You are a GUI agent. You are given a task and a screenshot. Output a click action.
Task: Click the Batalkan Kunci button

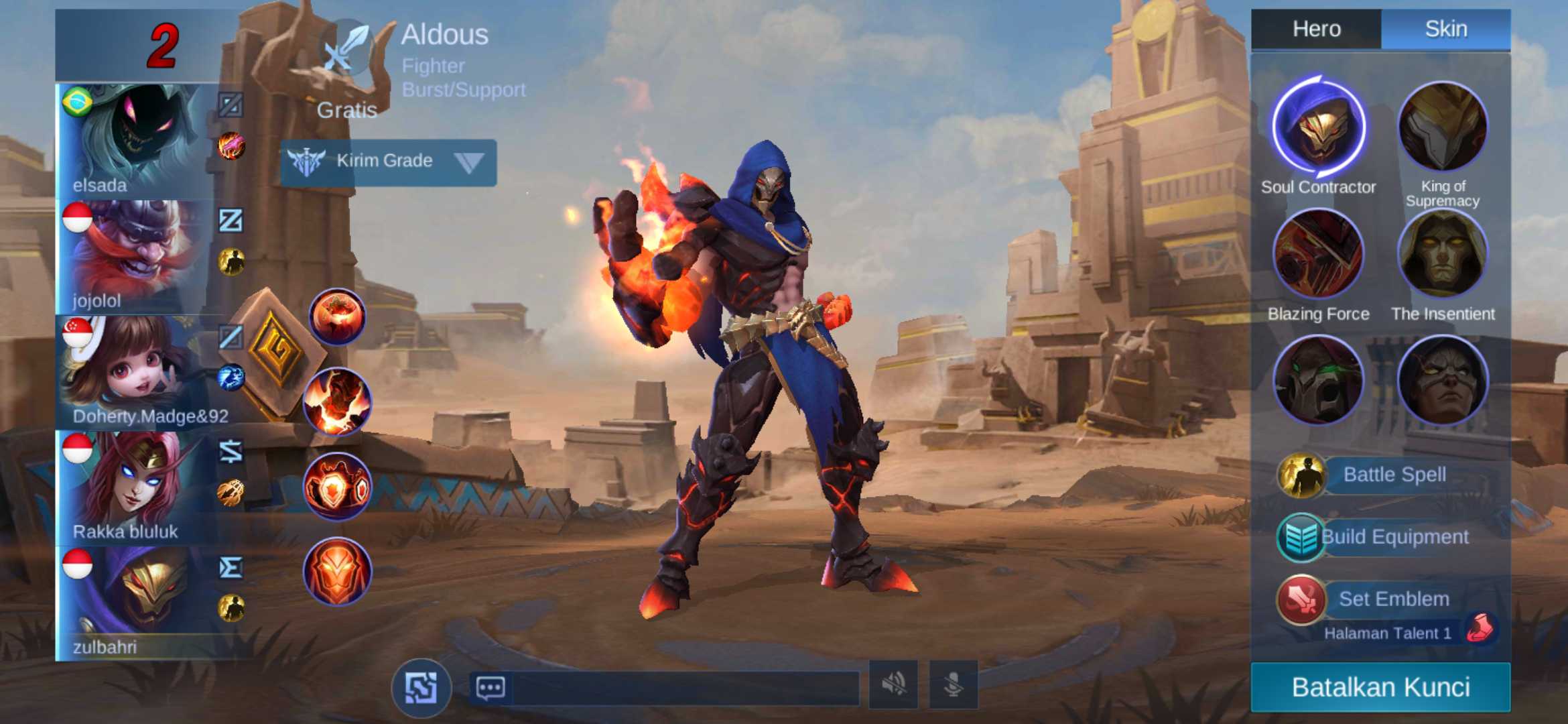click(1380, 687)
